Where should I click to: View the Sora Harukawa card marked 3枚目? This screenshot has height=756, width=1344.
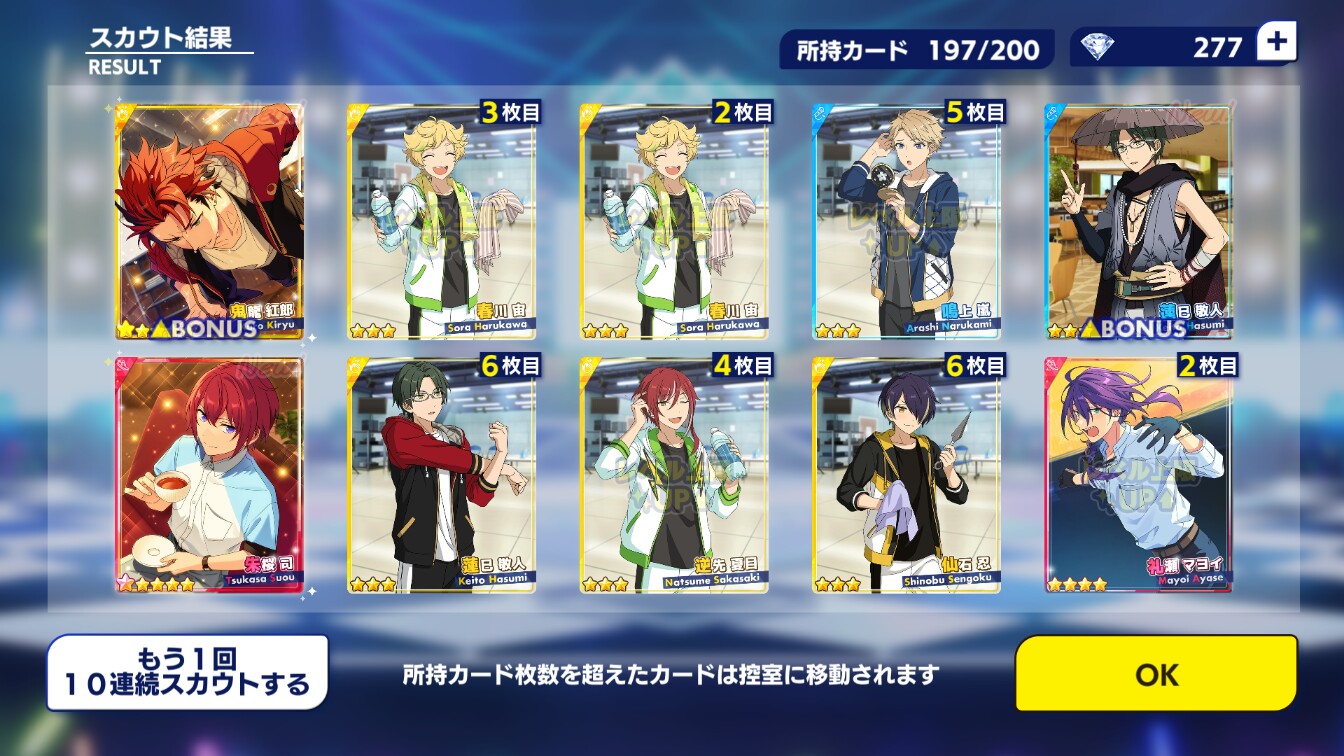442,222
